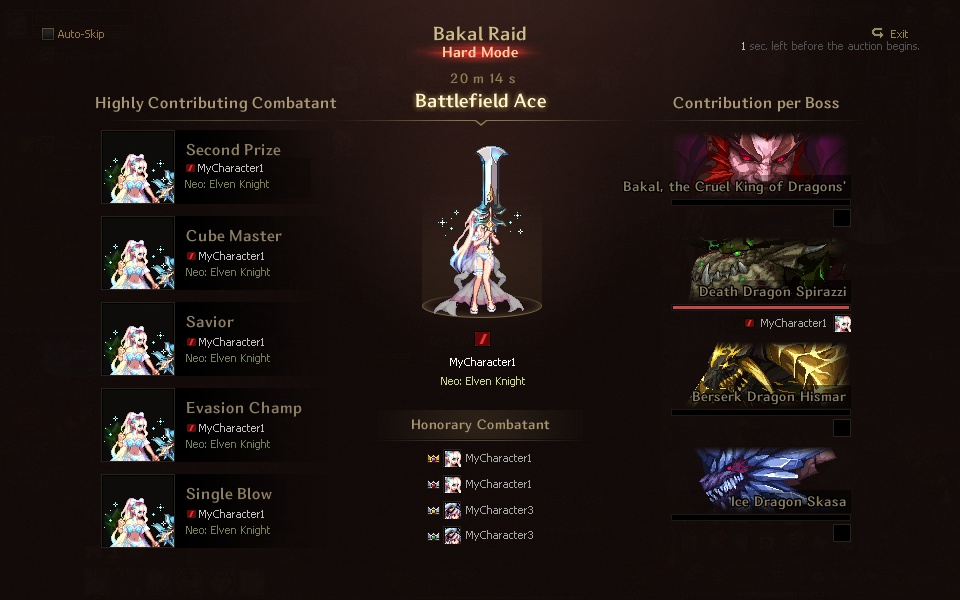The width and height of the screenshot is (960, 600).
Task: Choose the Savior combatant entry
Action: click(x=205, y=338)
